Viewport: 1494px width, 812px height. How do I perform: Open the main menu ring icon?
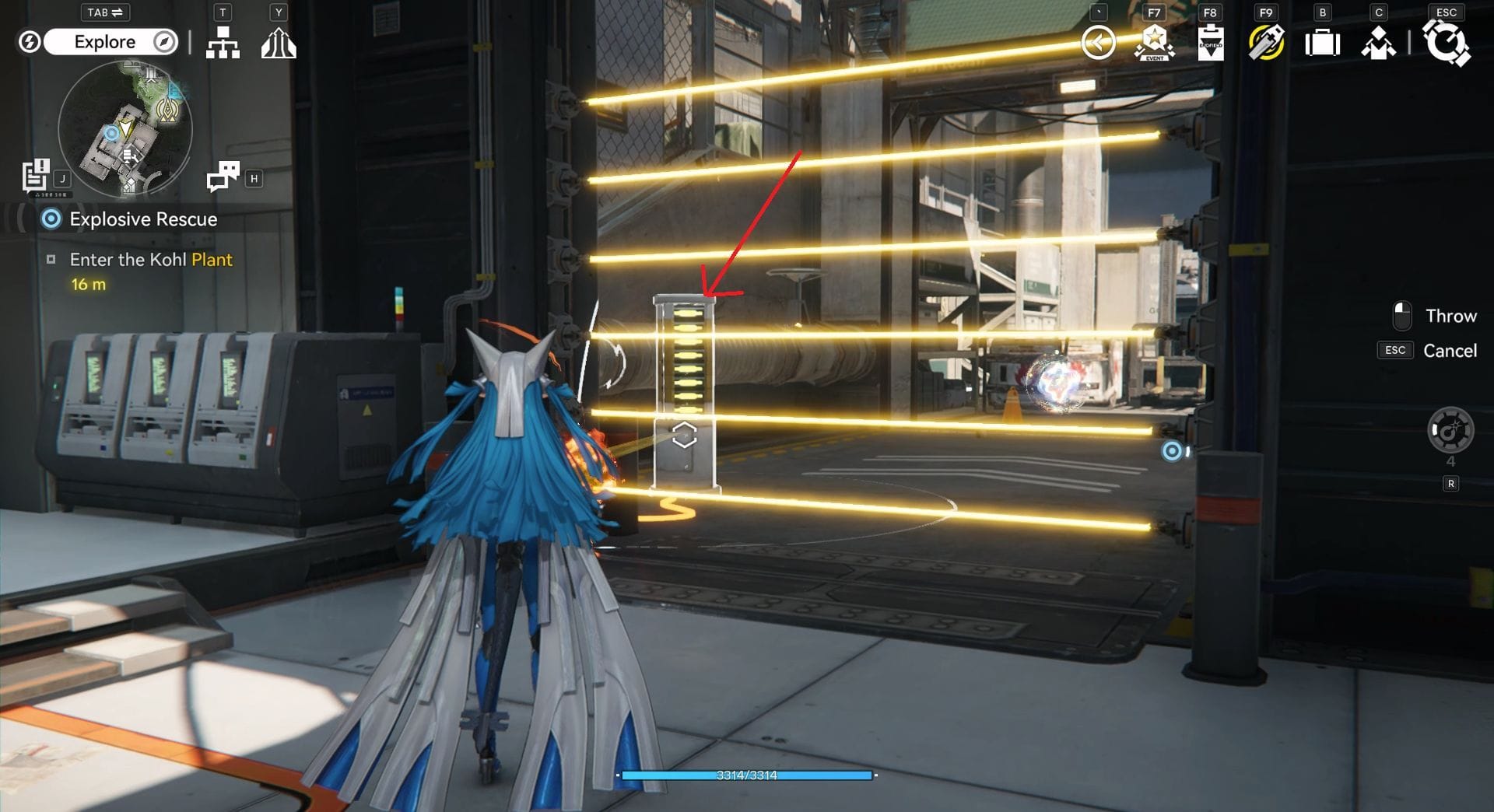[1446, 43]
